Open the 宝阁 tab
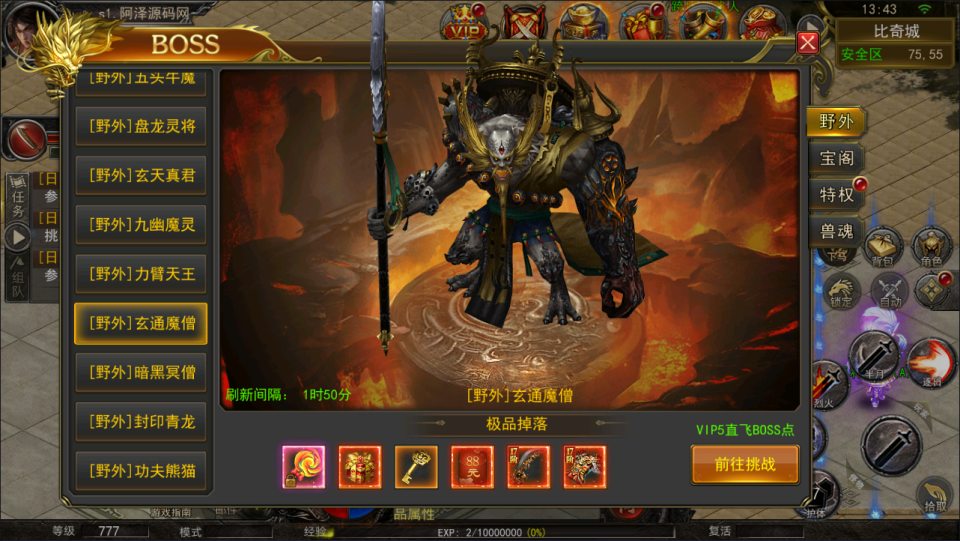 [836, 158]
